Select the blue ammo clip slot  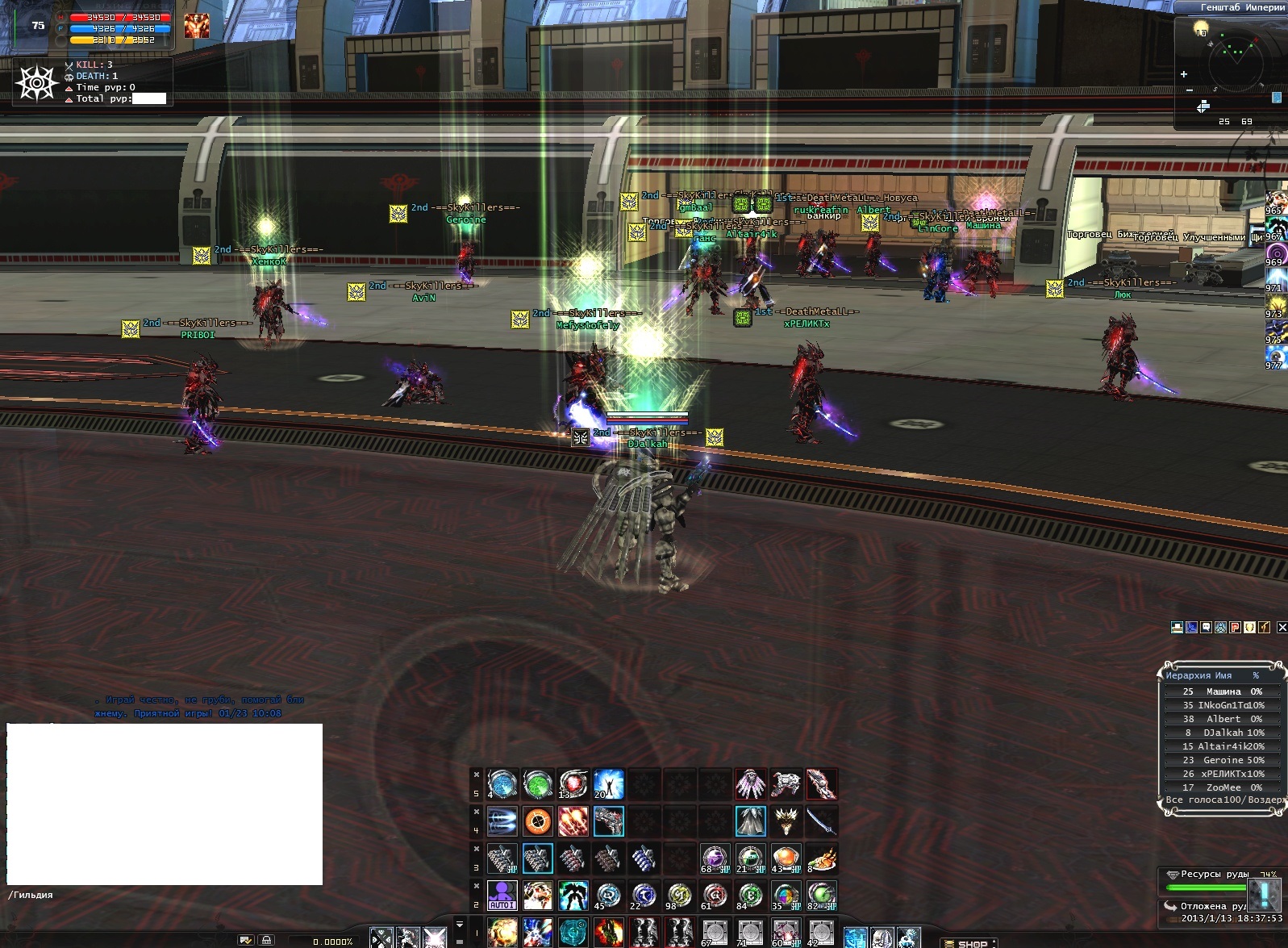click(x=643, y=858)
